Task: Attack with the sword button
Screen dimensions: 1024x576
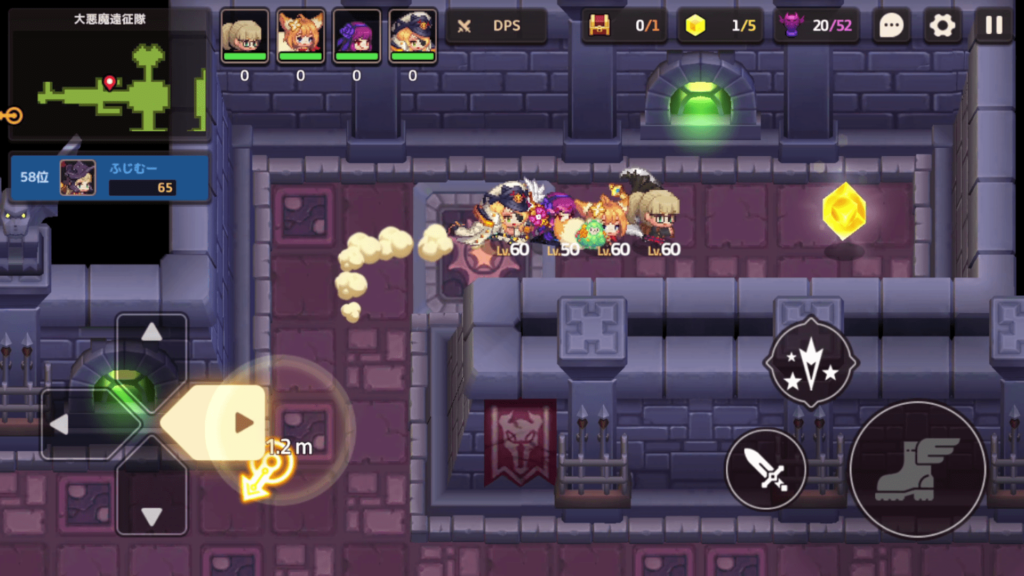Action: coord(765,468)
